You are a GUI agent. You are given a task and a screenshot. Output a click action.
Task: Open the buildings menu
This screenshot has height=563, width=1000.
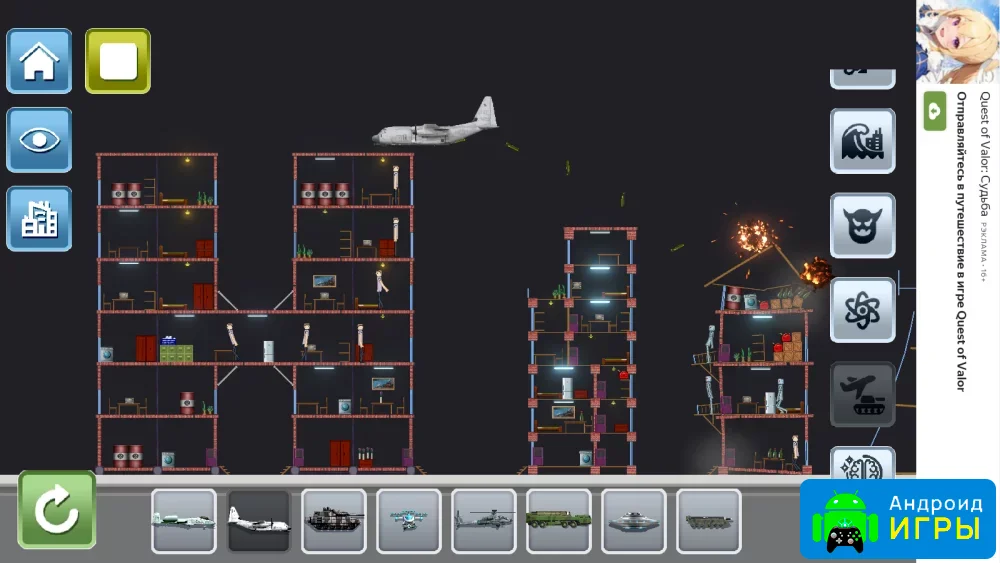coord(40,218)
